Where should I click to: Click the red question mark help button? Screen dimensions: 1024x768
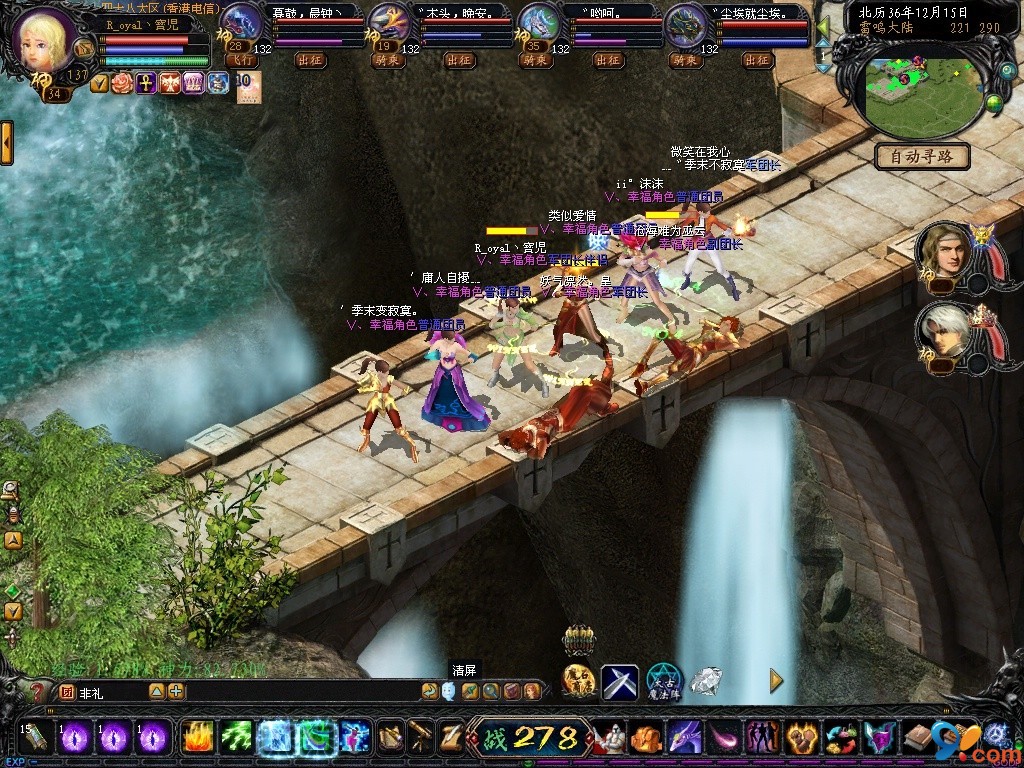38,692
